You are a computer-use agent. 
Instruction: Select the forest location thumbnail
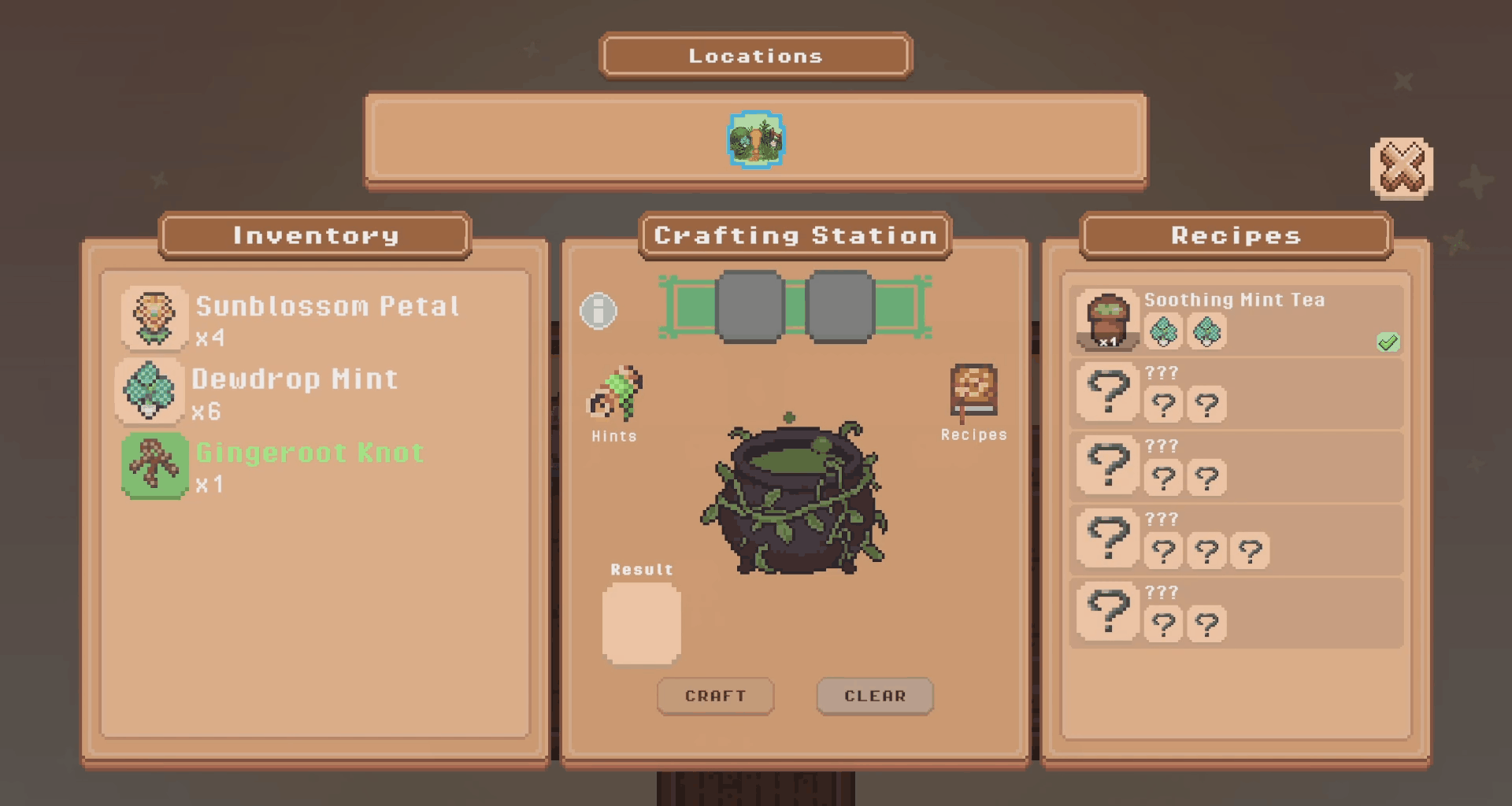coord(756,140)
